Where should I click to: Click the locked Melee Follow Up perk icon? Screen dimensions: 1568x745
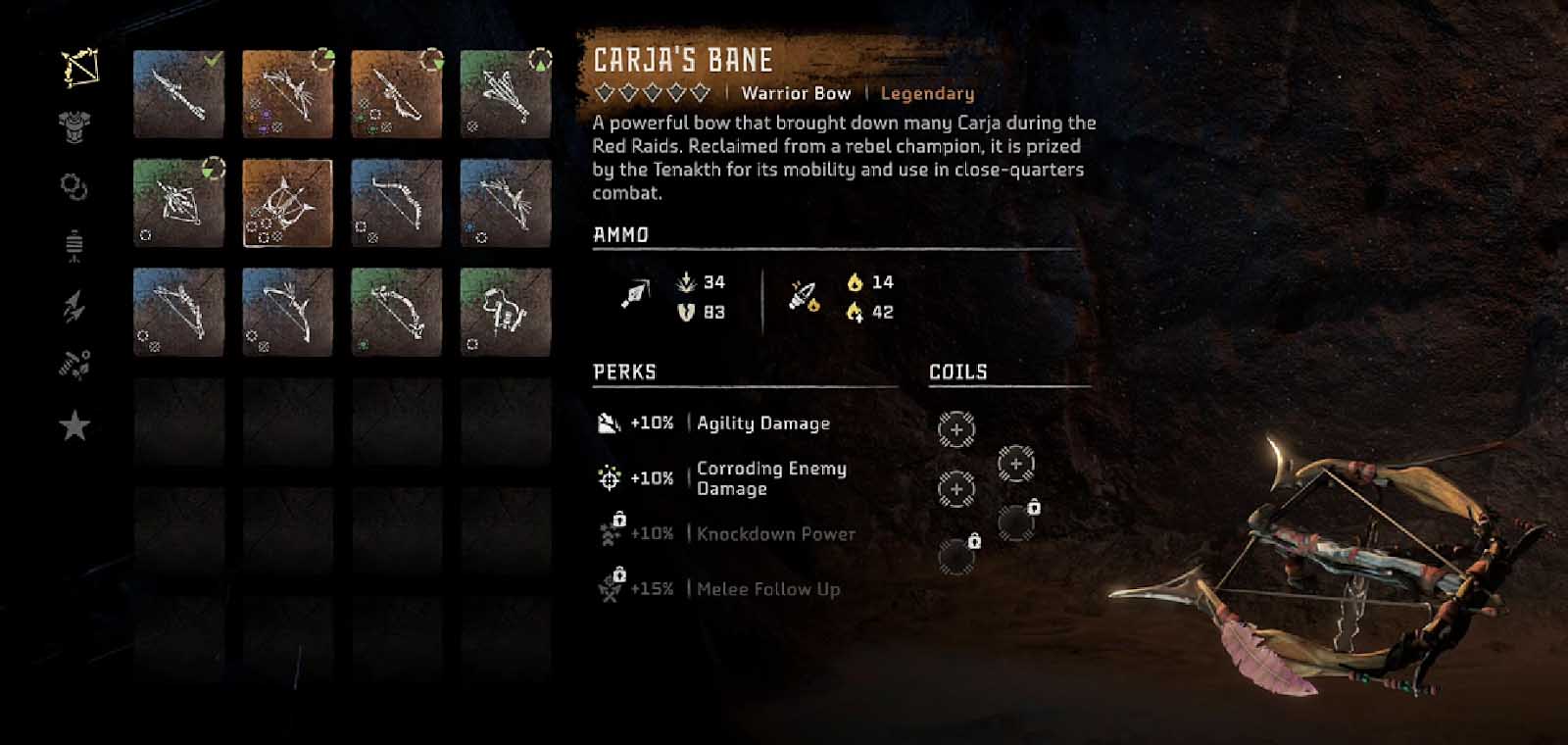click(x=610, y=589)
